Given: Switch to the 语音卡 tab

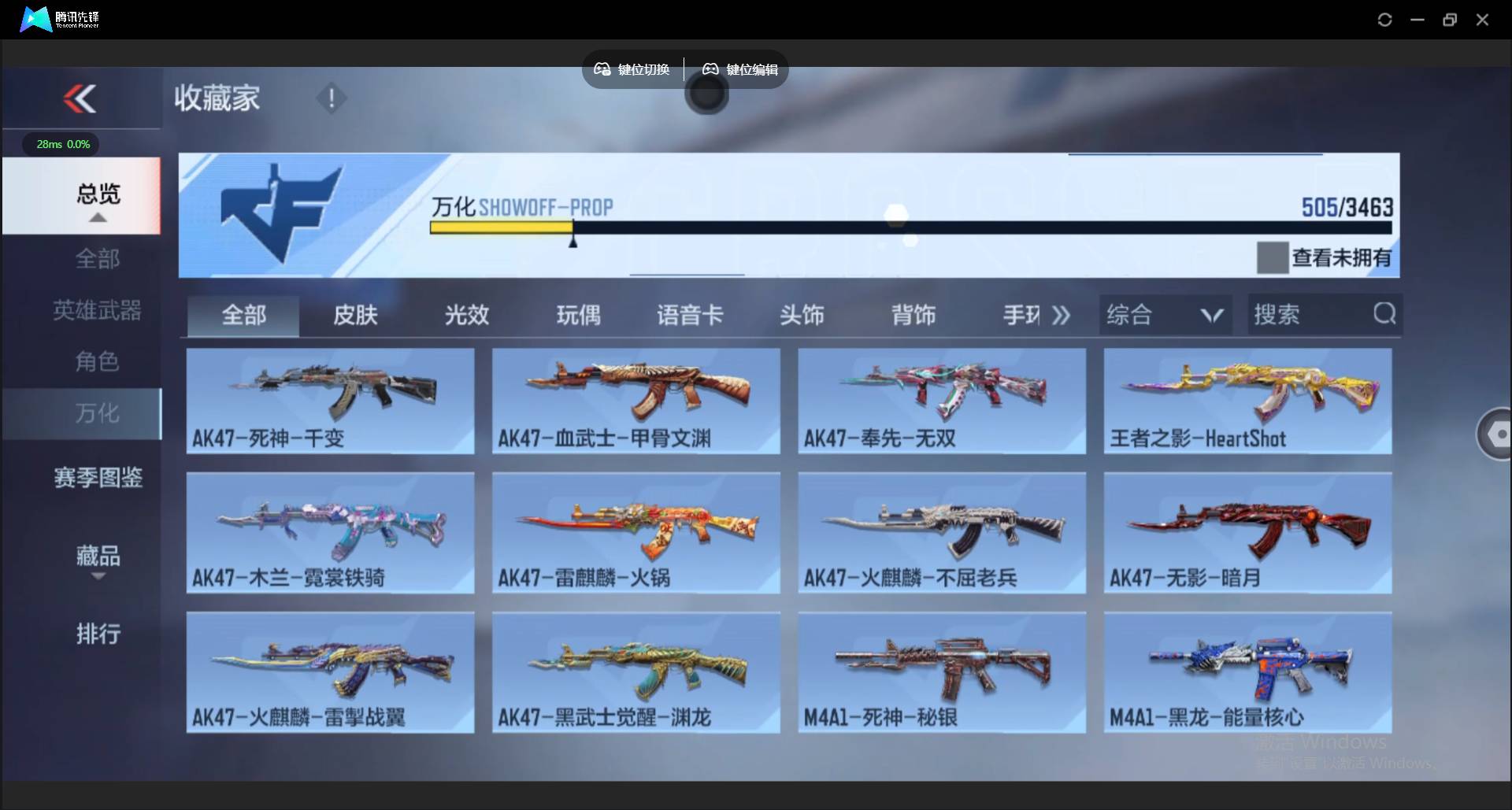Looking at the screenshot, I should pyautogui.click(x=690, y=314).
